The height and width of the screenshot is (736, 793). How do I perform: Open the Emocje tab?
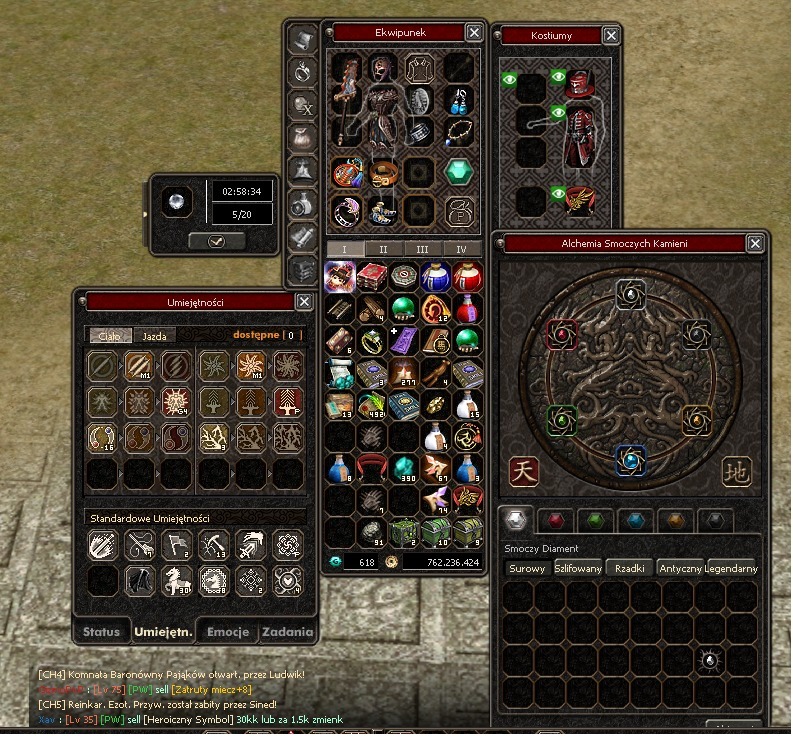coord(227,632)
